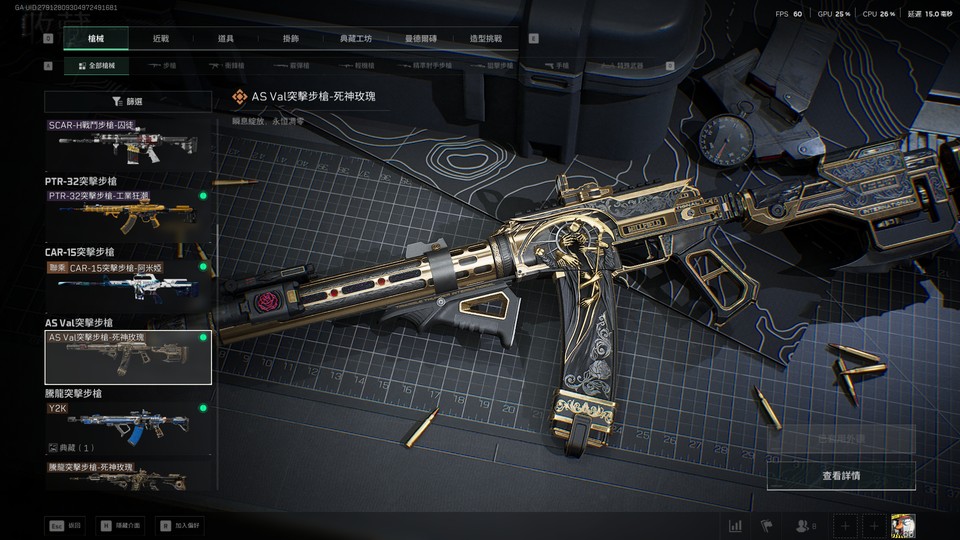Add the skin via 加入偏好

179,524
